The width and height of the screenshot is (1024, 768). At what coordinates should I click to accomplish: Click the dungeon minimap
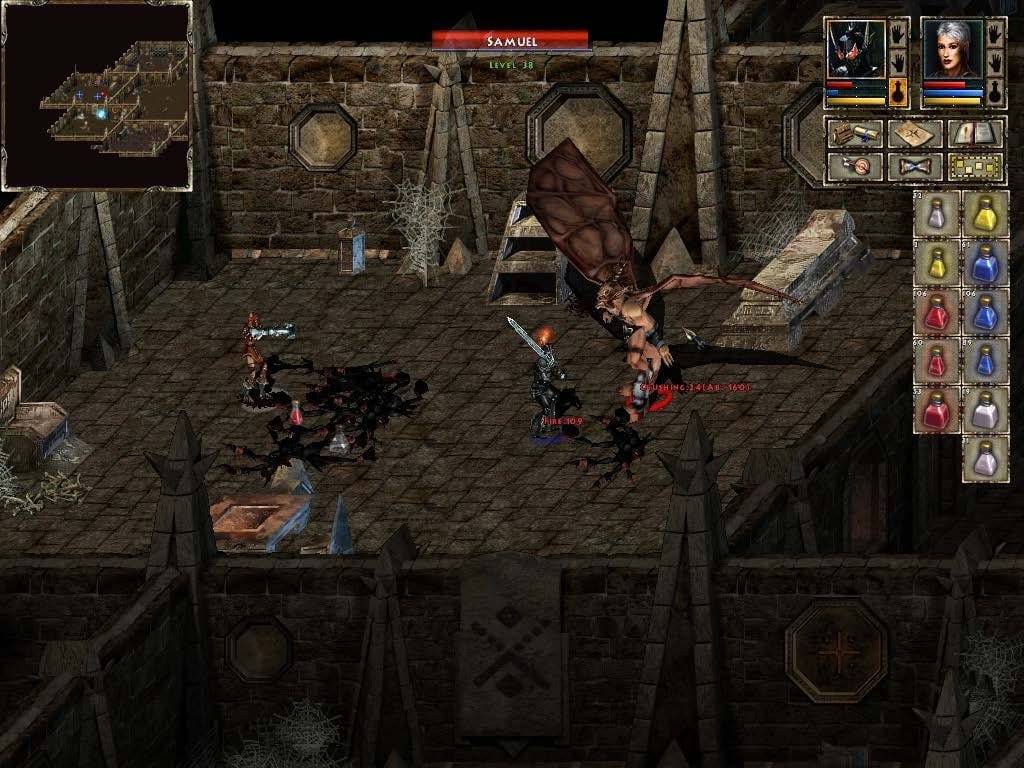tap(97, 95)
